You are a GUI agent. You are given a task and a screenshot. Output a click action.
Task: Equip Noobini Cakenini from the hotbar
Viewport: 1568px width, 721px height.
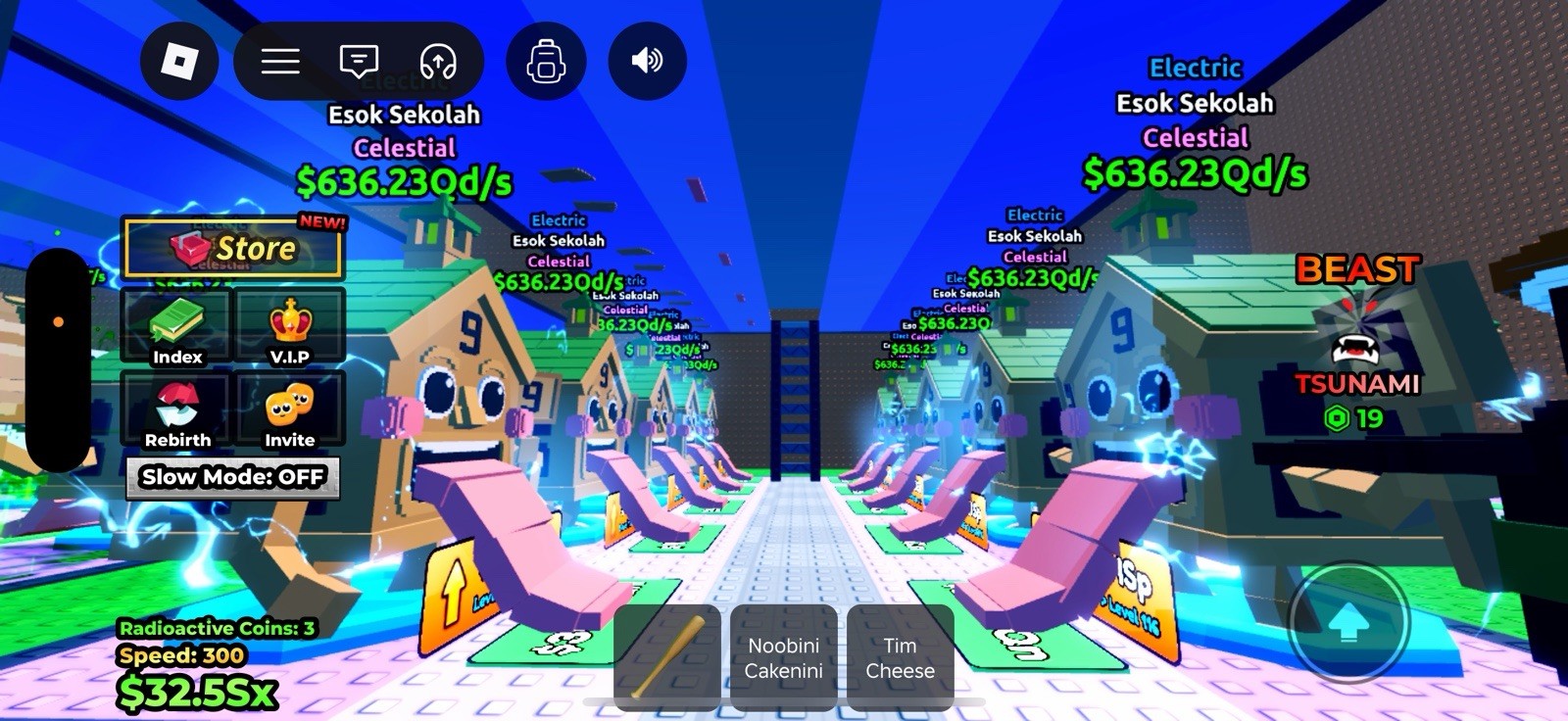pos(783,657)
